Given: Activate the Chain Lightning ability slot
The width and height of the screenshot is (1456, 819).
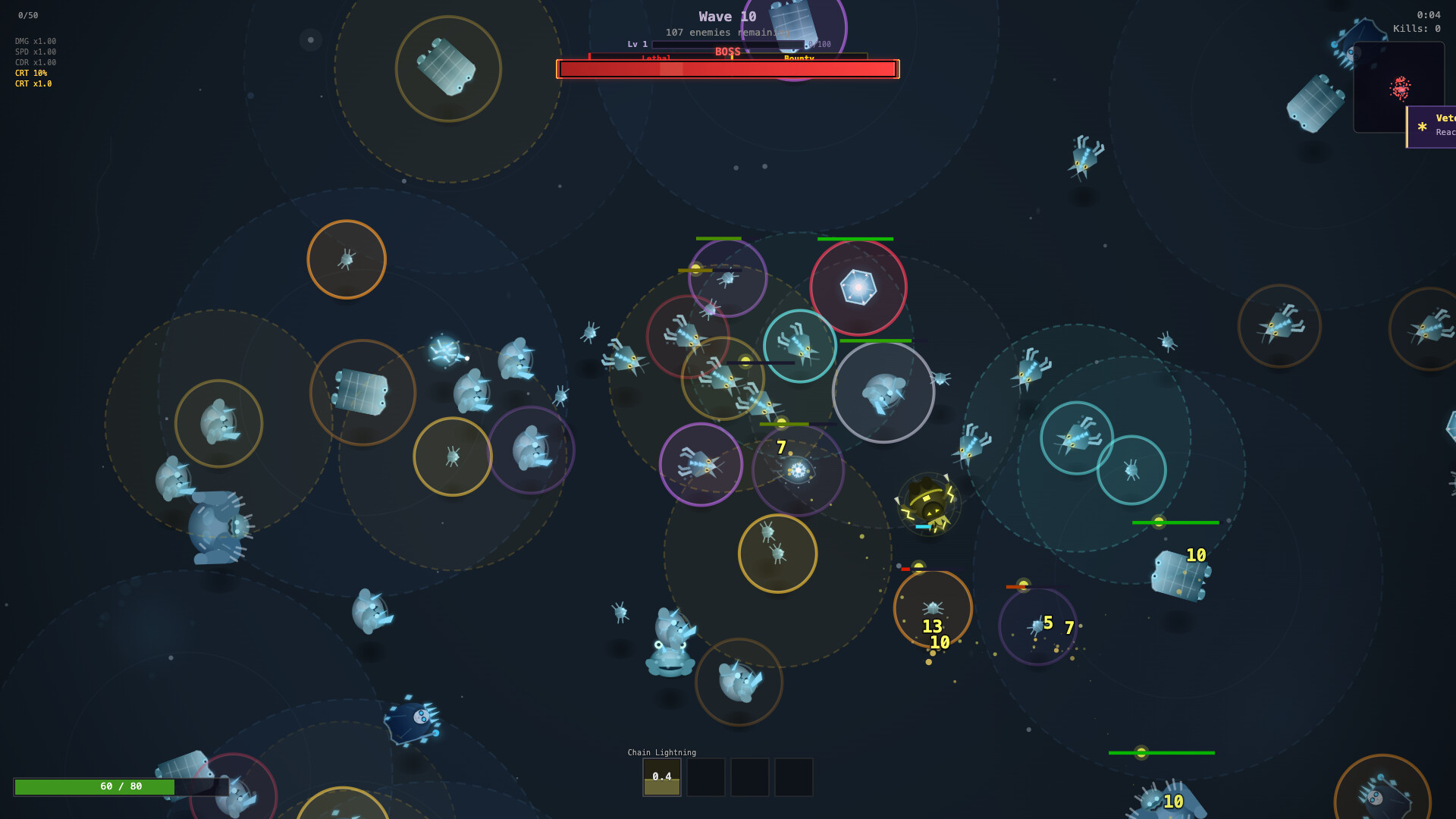Looking at the screenshot, I should click(x=661, y=777).
